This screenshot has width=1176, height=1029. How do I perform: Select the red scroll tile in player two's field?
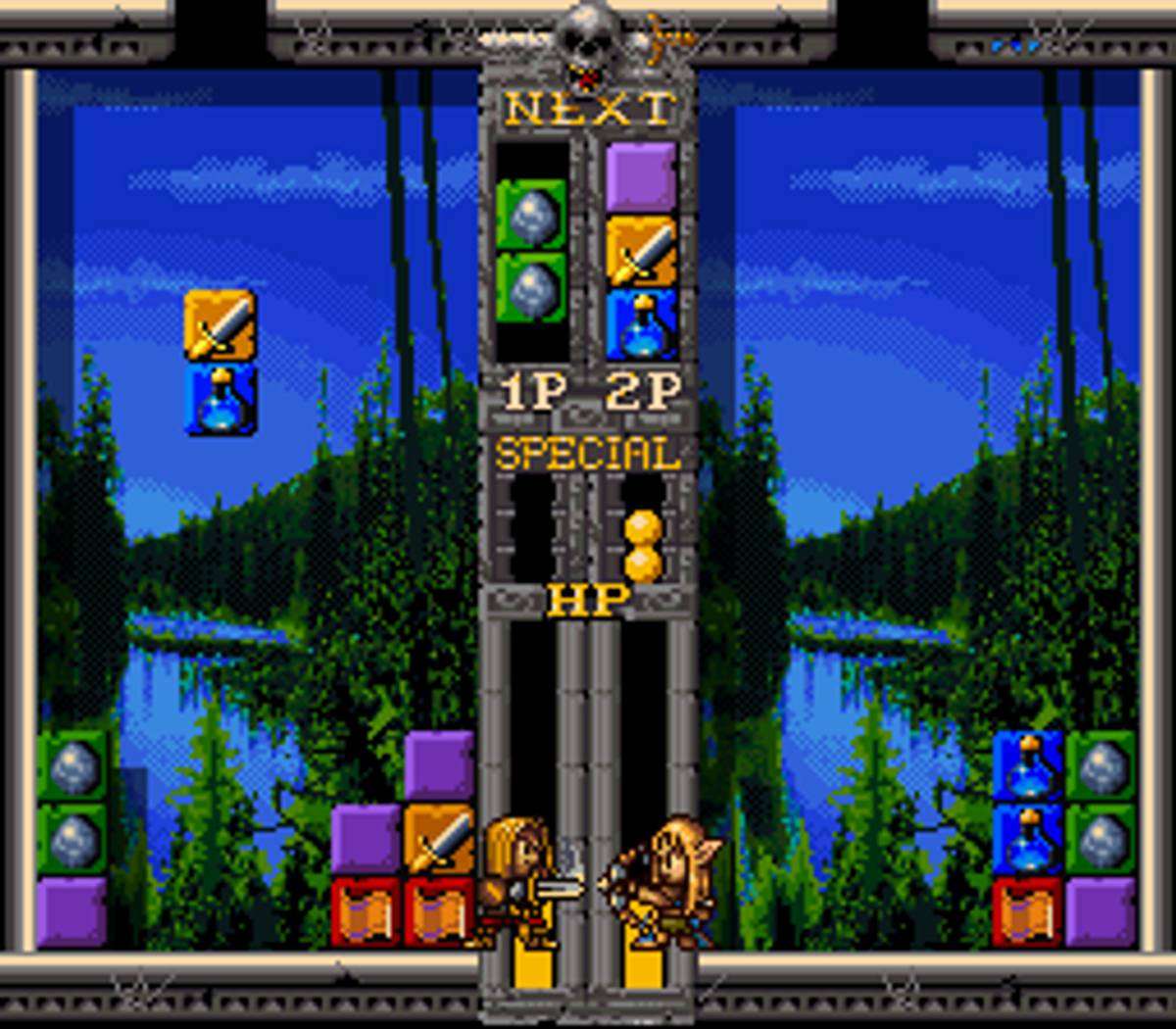pos(1027,911)
